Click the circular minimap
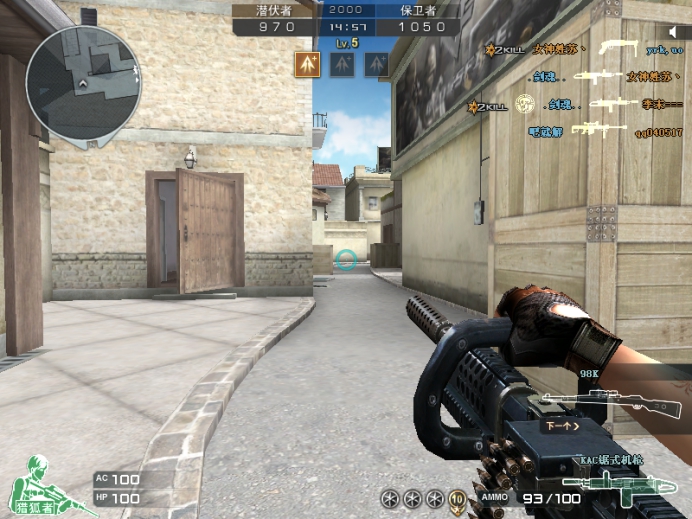The image size is (692, 519). click(70, 81)
